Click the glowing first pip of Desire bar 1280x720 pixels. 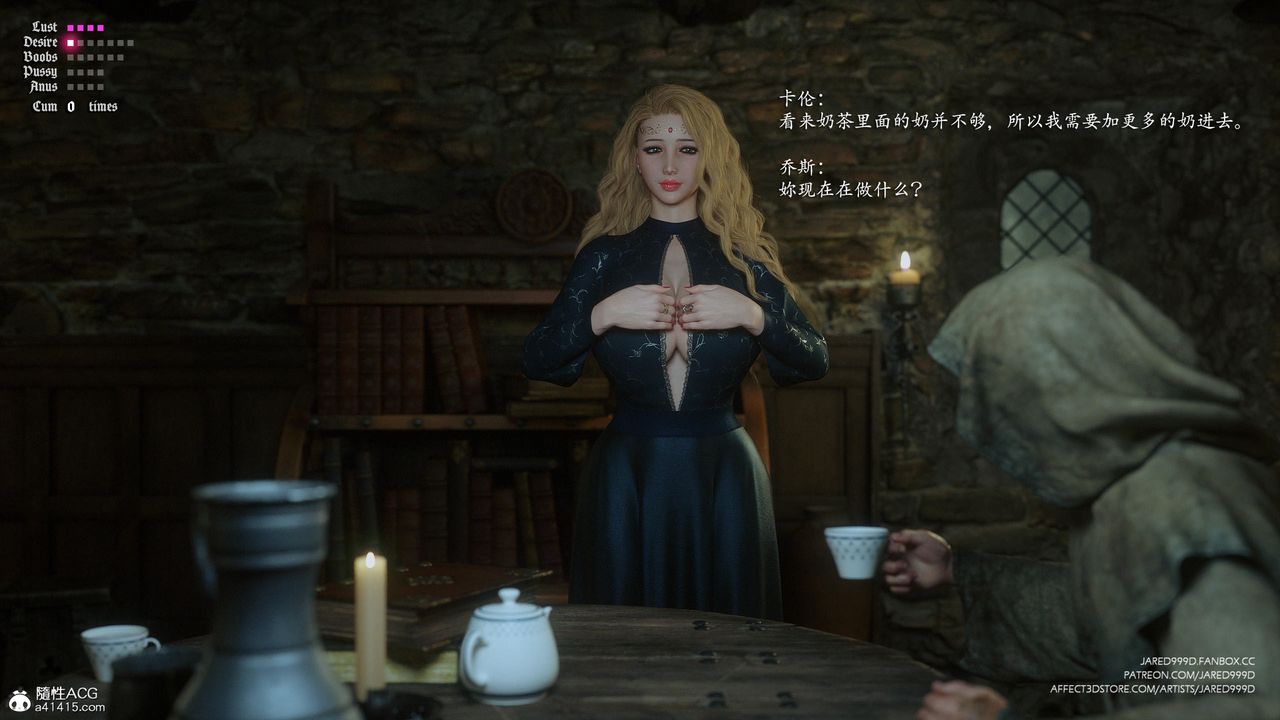point(69,43)
